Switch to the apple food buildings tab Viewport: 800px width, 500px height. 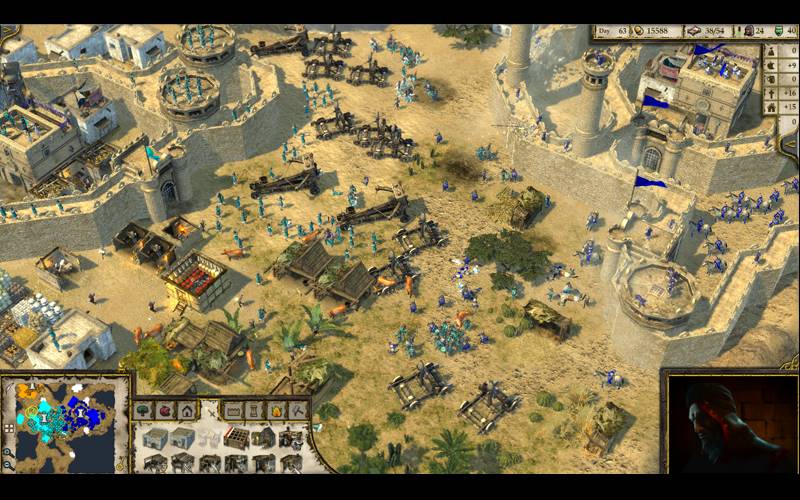click(165, 411)
